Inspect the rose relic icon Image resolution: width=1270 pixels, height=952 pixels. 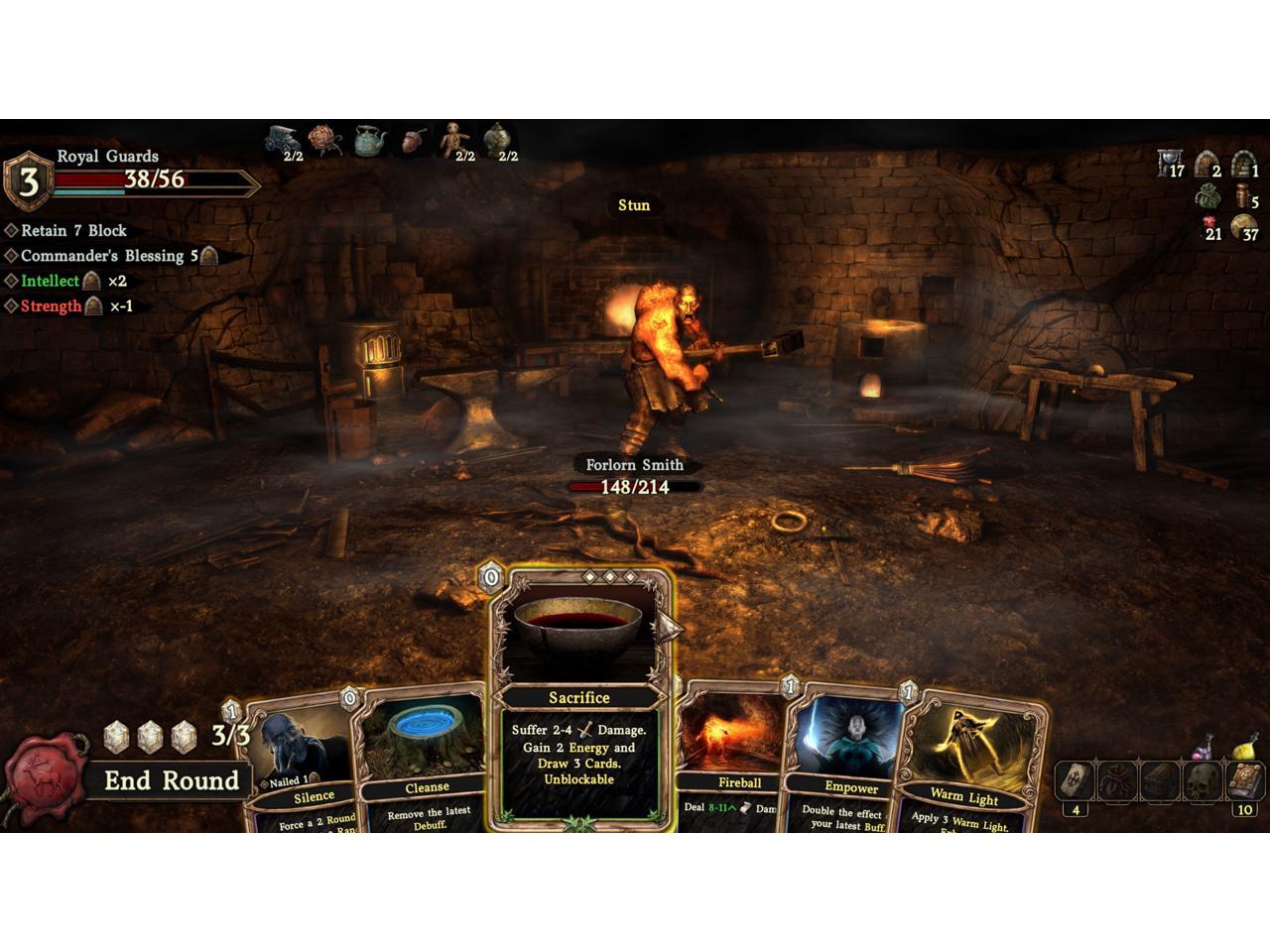point(324,140)
